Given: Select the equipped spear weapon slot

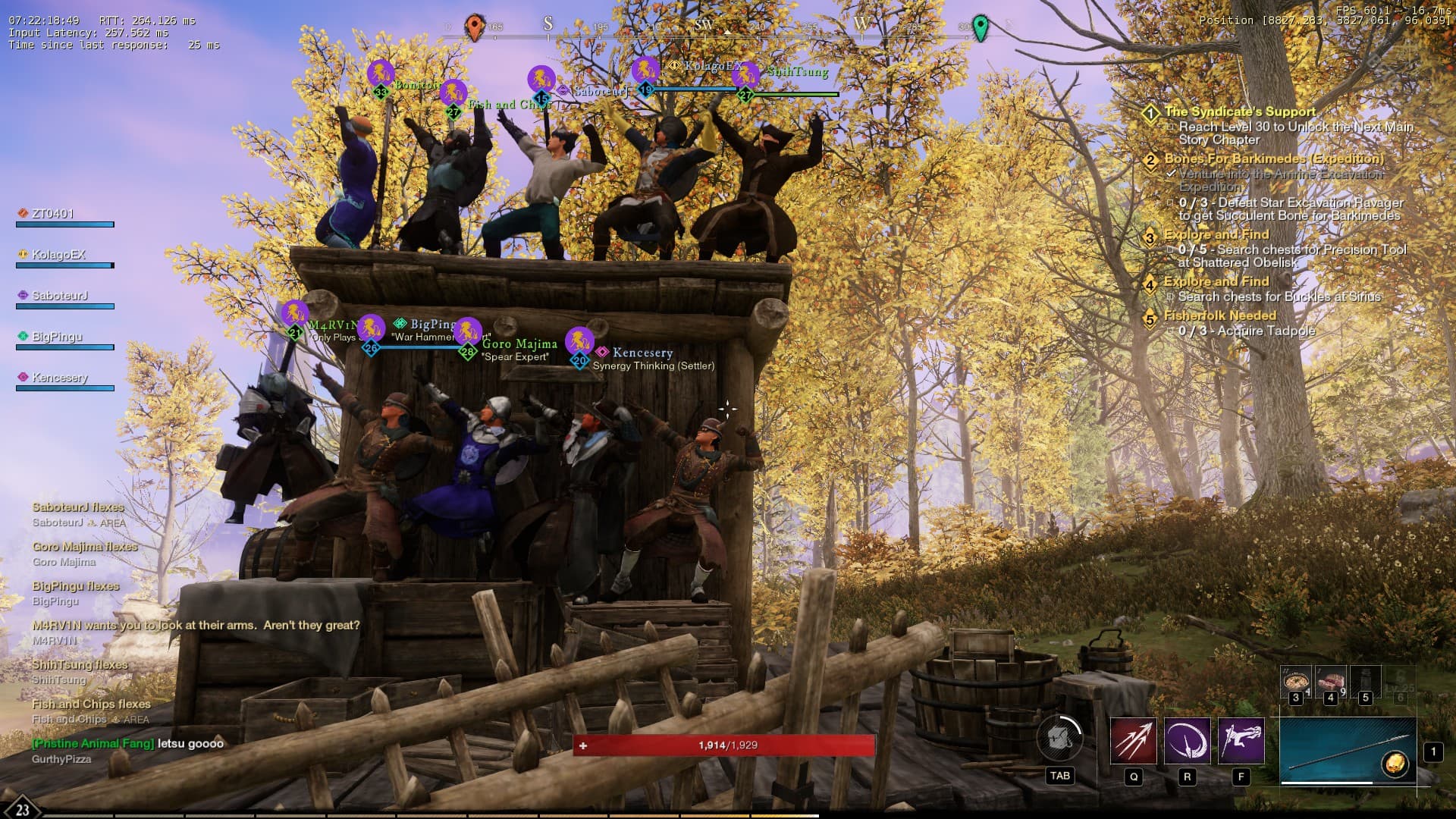Looking at the screenshot, I should (x=1348, y=752).
